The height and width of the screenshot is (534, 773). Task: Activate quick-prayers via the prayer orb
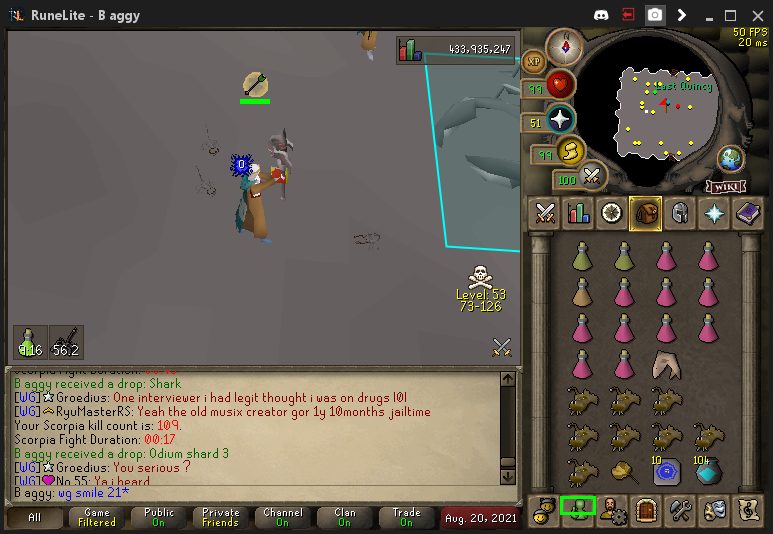[560, 120]
